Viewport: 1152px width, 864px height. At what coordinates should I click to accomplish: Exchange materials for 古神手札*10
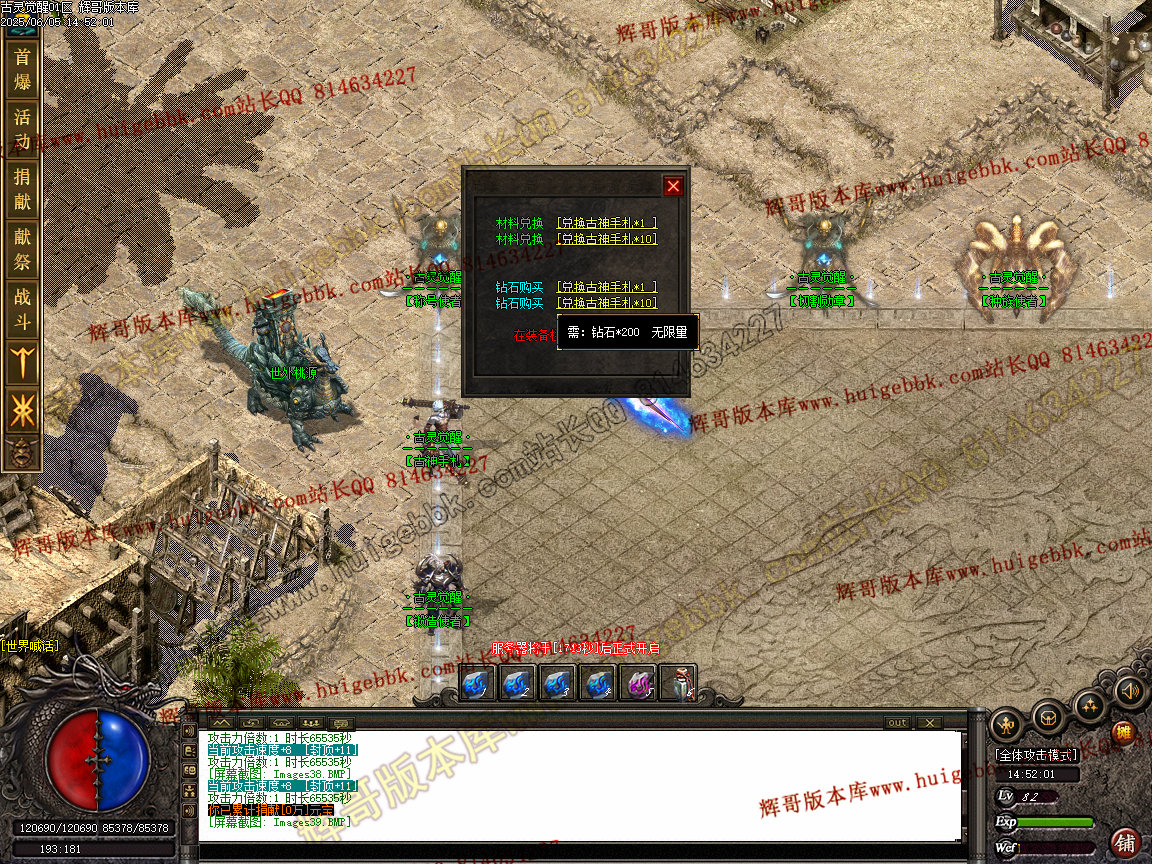point(607,239)
